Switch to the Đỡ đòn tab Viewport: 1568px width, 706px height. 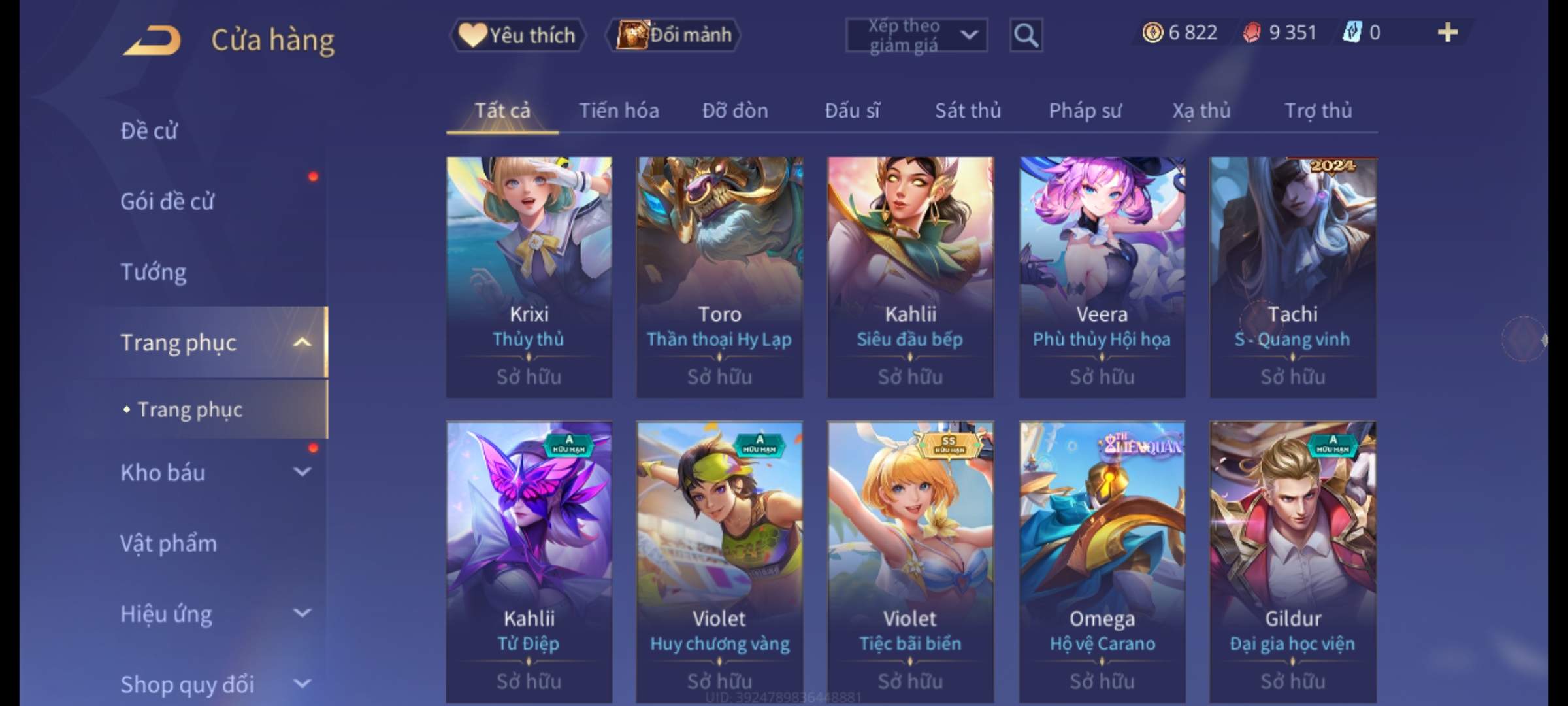[735, 110]
